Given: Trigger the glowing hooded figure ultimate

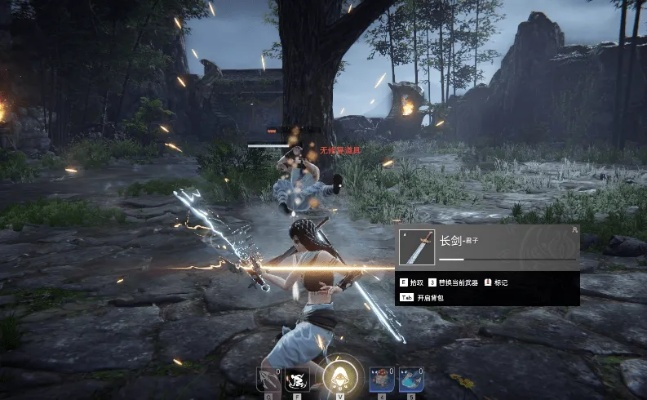Looking at the screenshot, I should pos(338,376).
